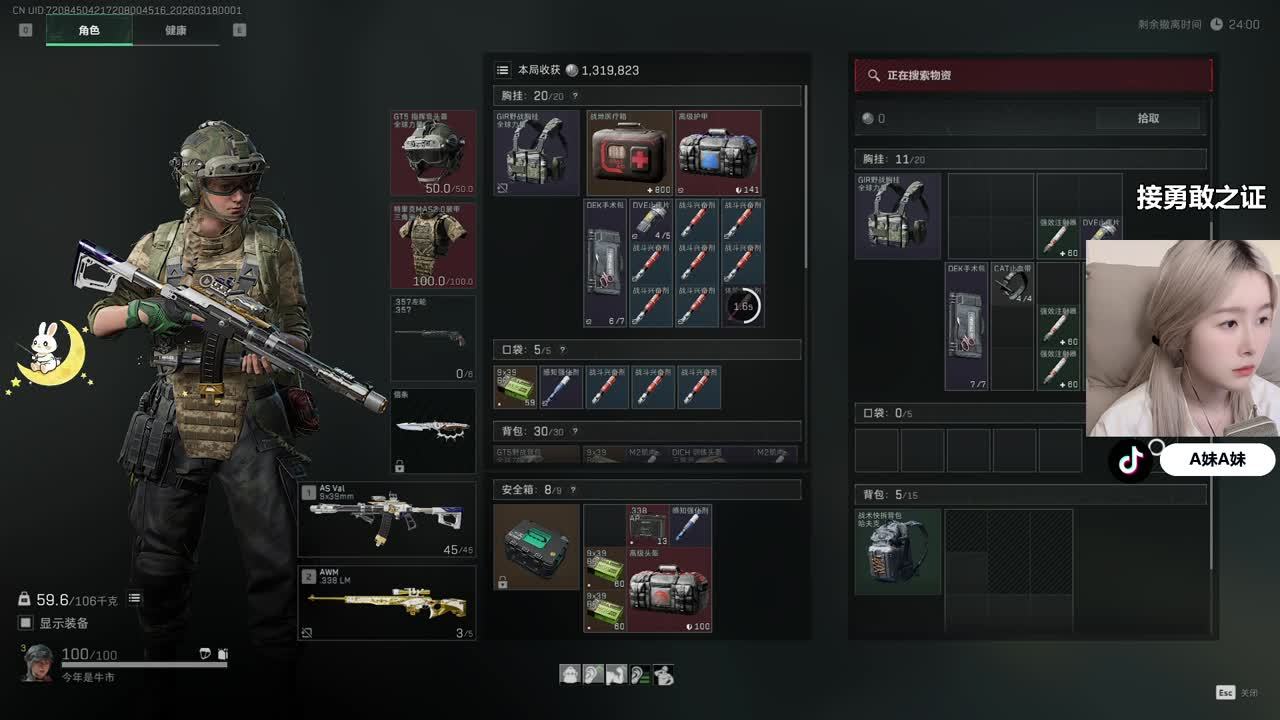Select the AS Val primary weapon slot
Image resolution: width=1280 pixels, height=720 pixels.
pos(387,520)
